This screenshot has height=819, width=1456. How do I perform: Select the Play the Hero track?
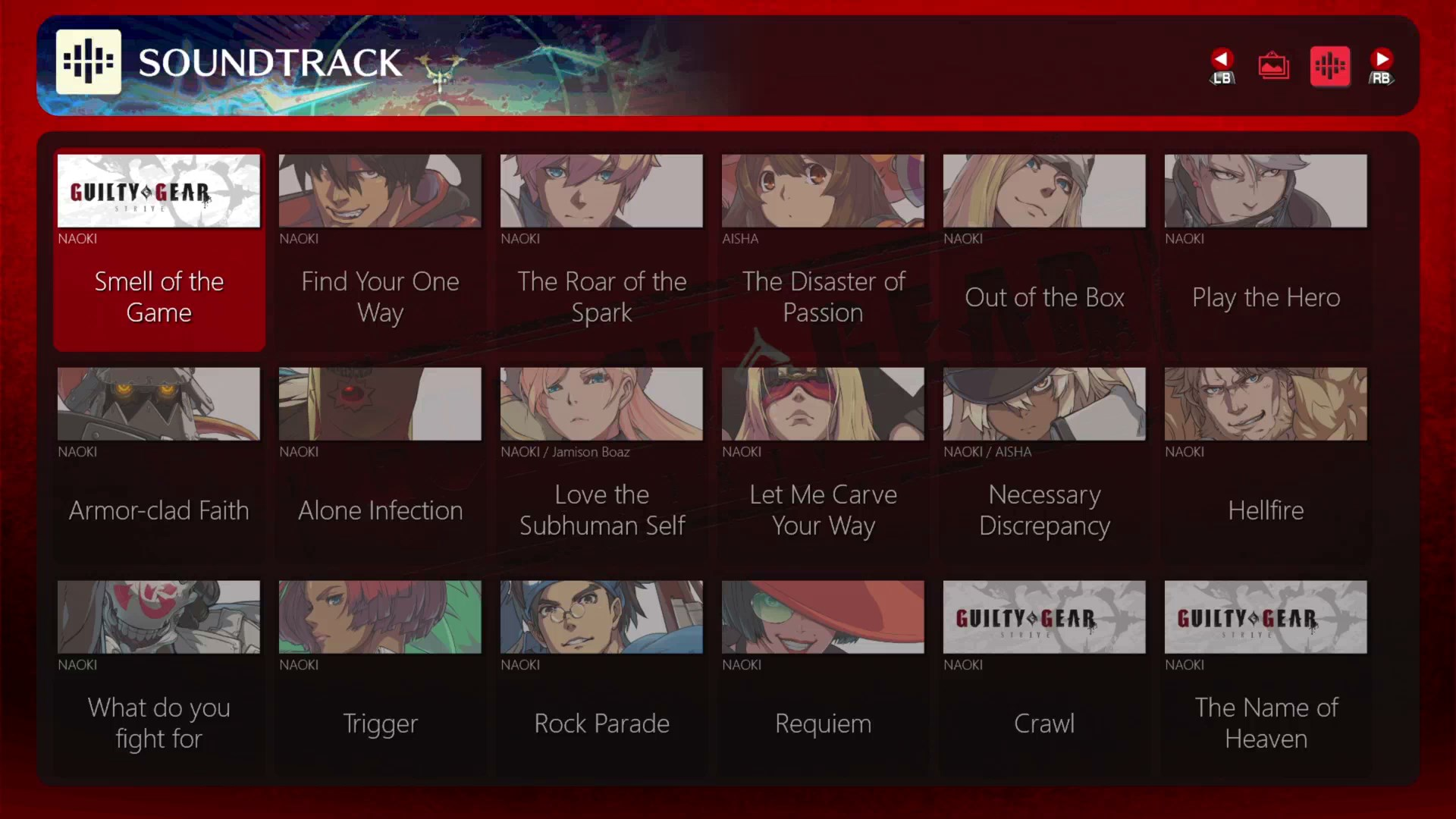point(1266,250)
